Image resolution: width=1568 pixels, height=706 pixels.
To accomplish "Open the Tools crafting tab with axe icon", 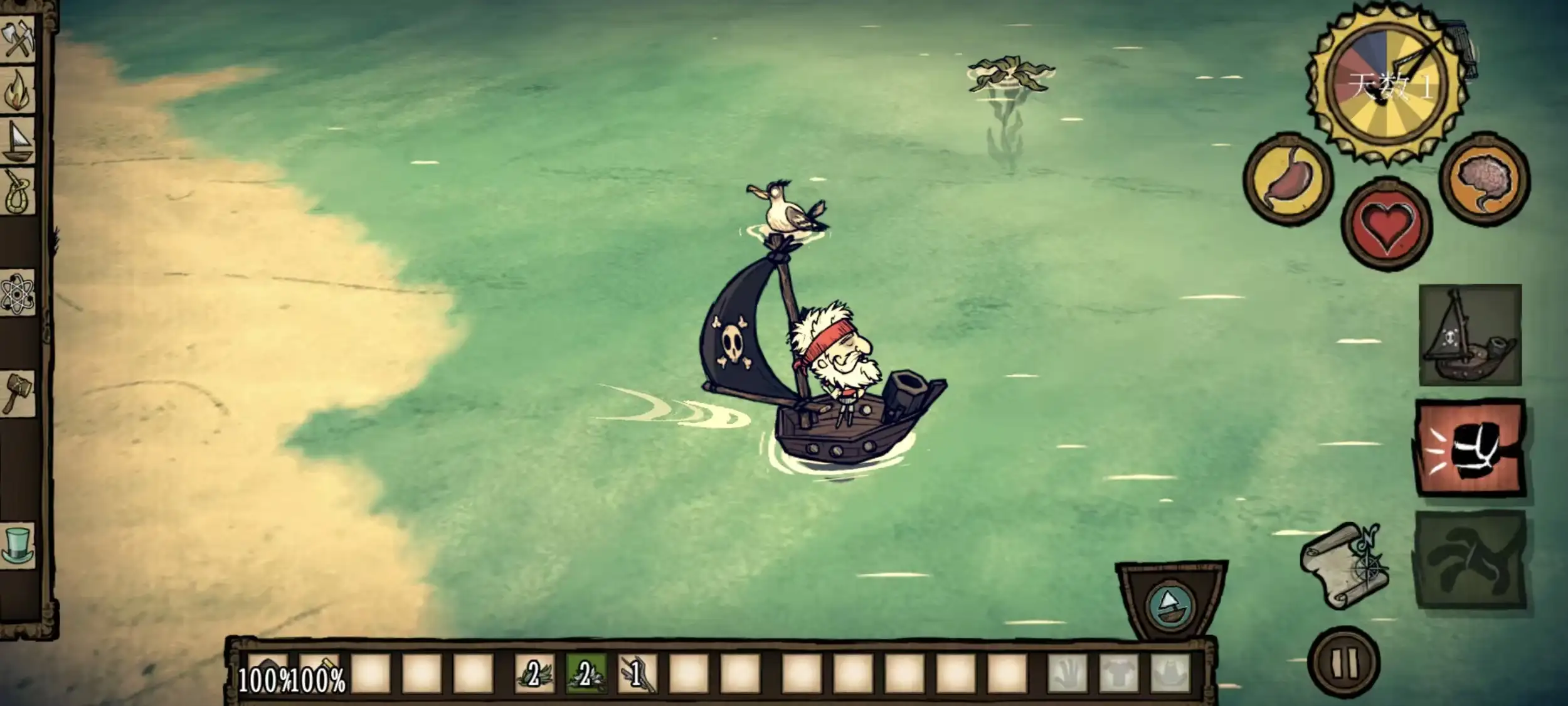I will coord(19,38).
